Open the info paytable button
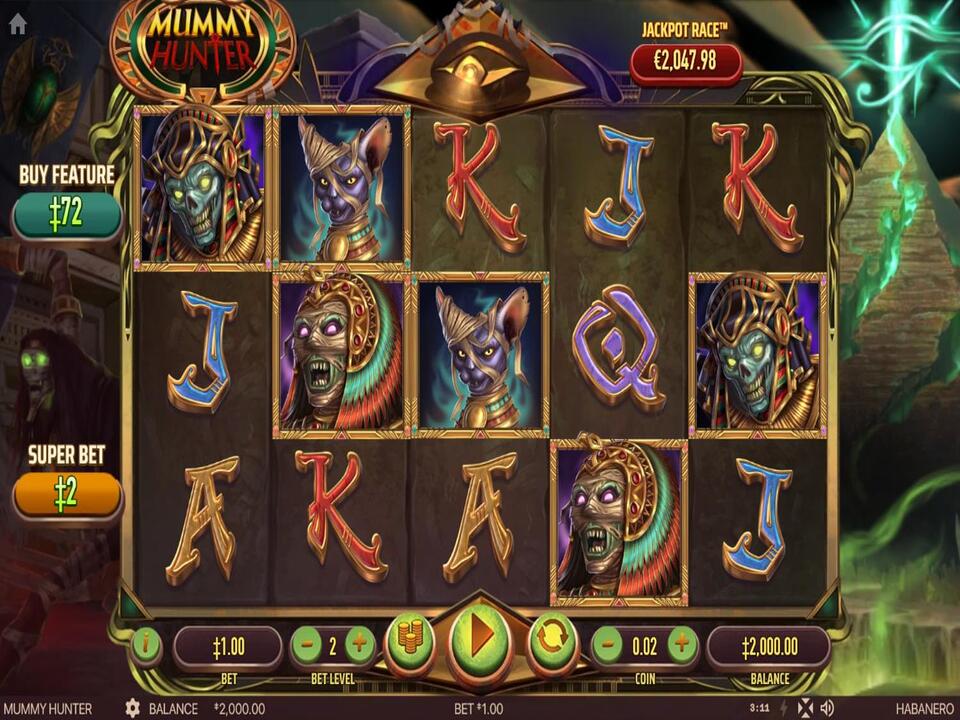Image resolution: width=960 pixels, height=720 pixels. [x=146, y=645]
